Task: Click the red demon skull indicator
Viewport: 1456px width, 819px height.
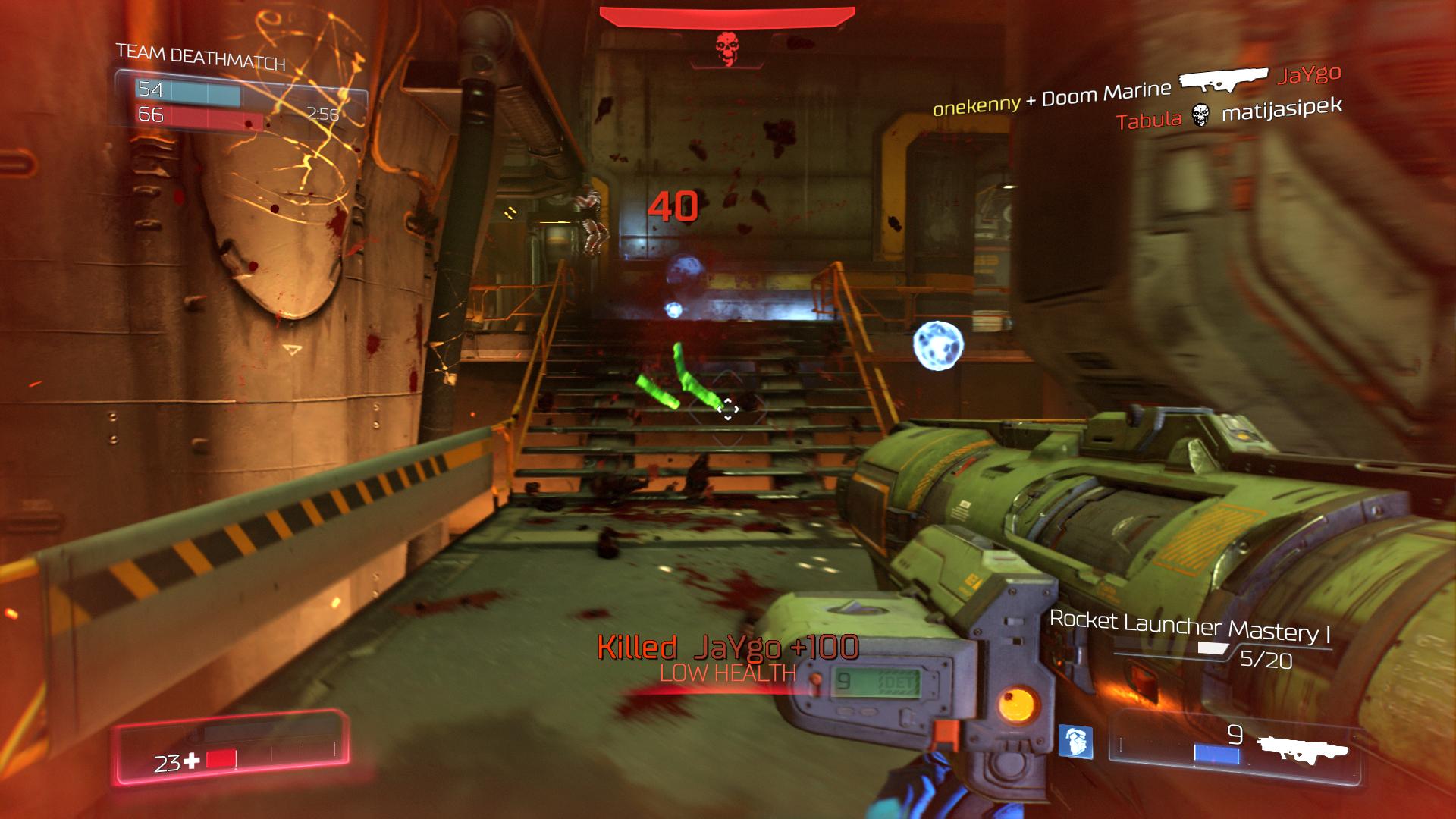Action: point(726,48)
